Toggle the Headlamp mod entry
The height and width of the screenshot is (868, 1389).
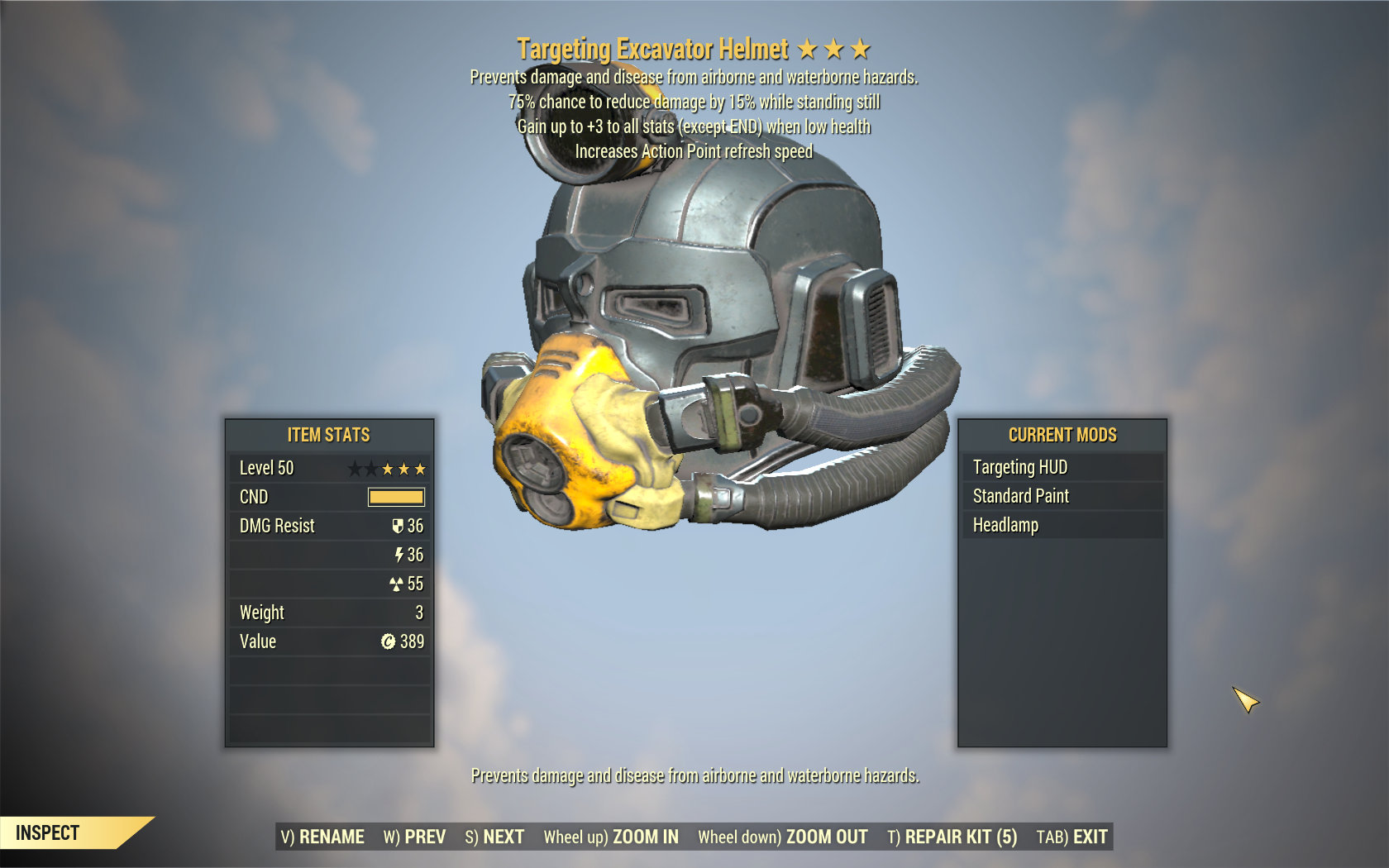[1062, 525]
